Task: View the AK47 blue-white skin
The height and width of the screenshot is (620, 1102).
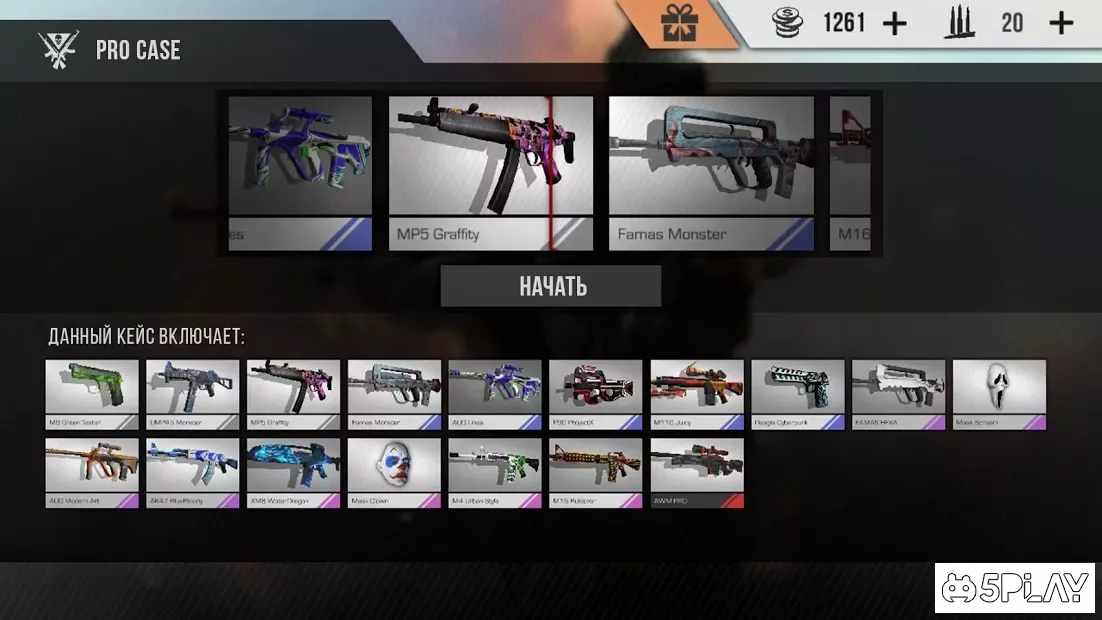Action: [193, 471]
